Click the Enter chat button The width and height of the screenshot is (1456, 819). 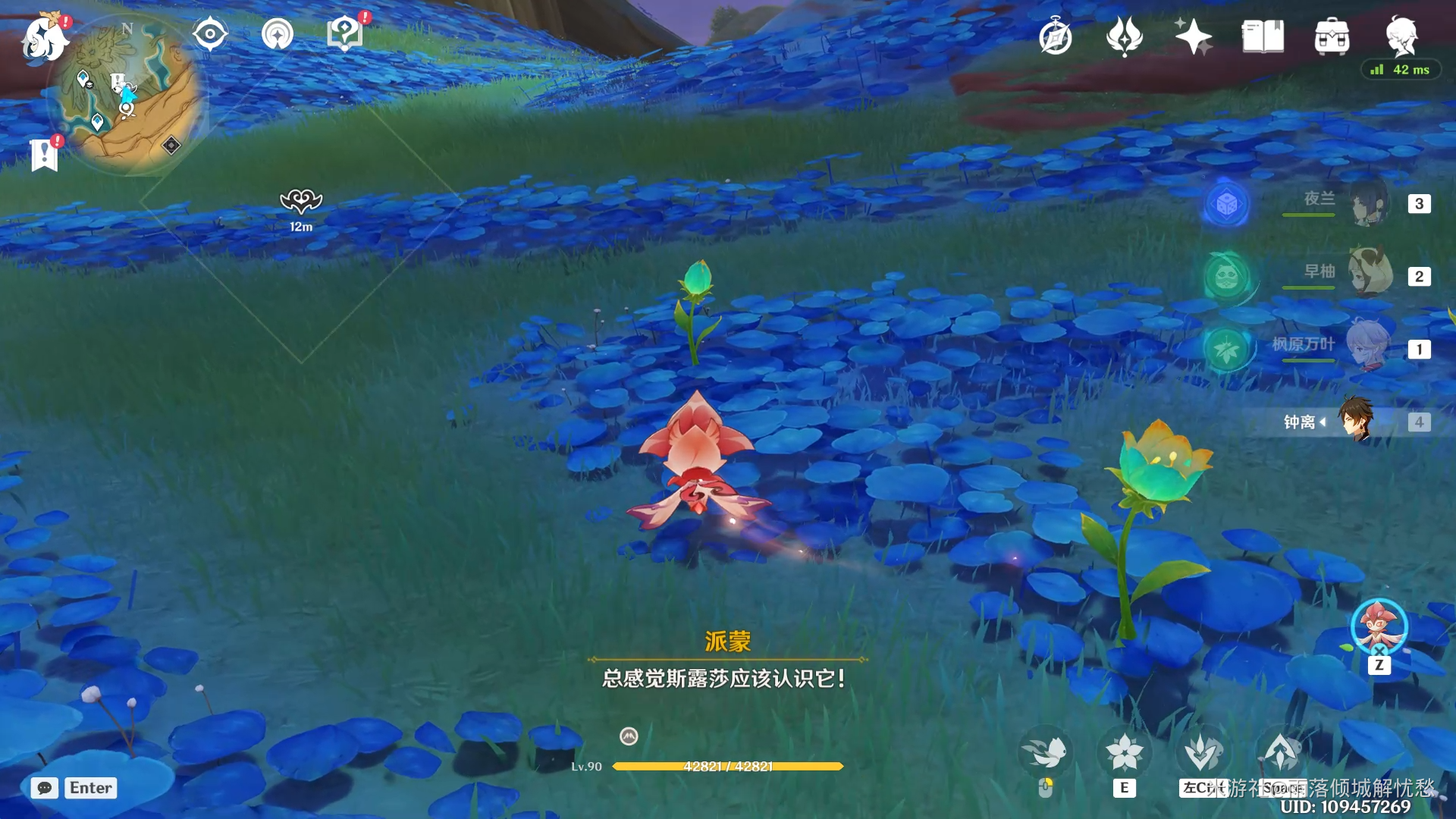pos(90,789)
